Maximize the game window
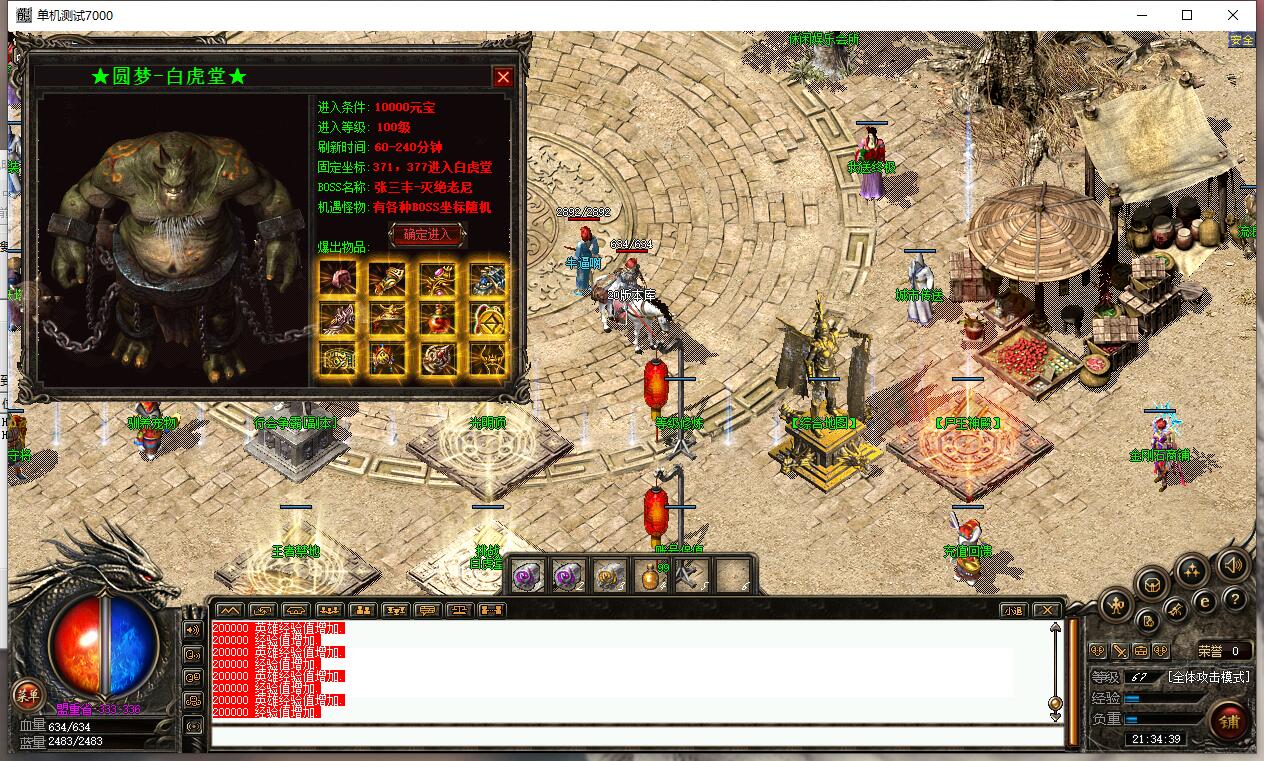 pyautogui.click(x=1187, y=15)
